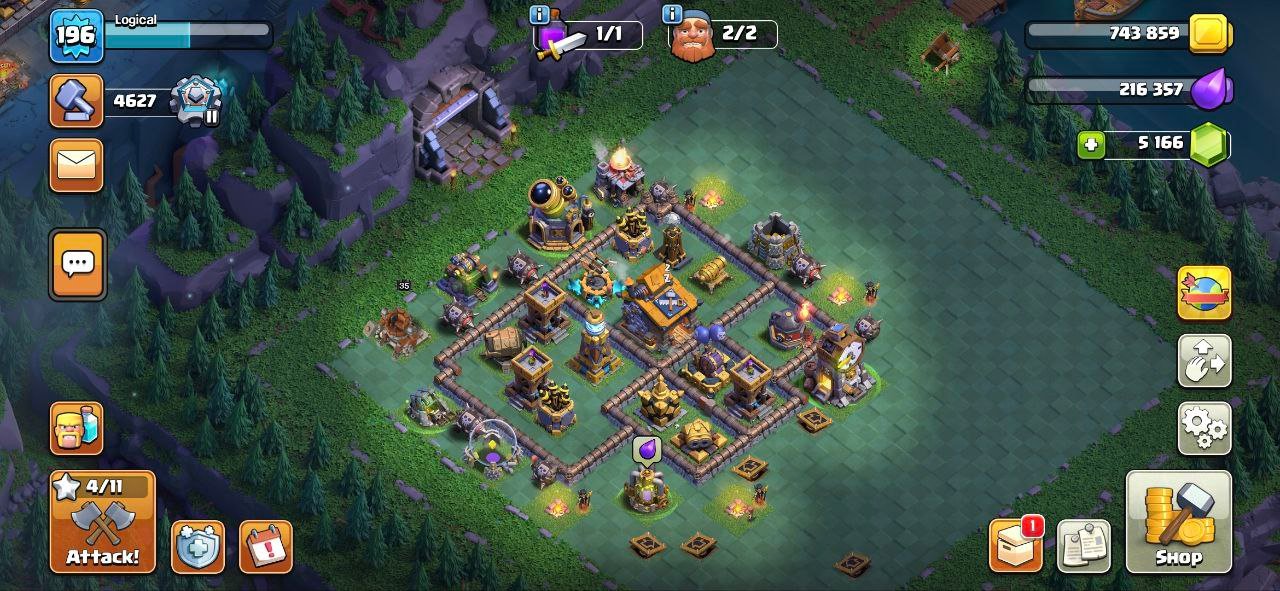
Task: Open the settings gears button
Action: pyautogui.click(x=1204, y=428)
